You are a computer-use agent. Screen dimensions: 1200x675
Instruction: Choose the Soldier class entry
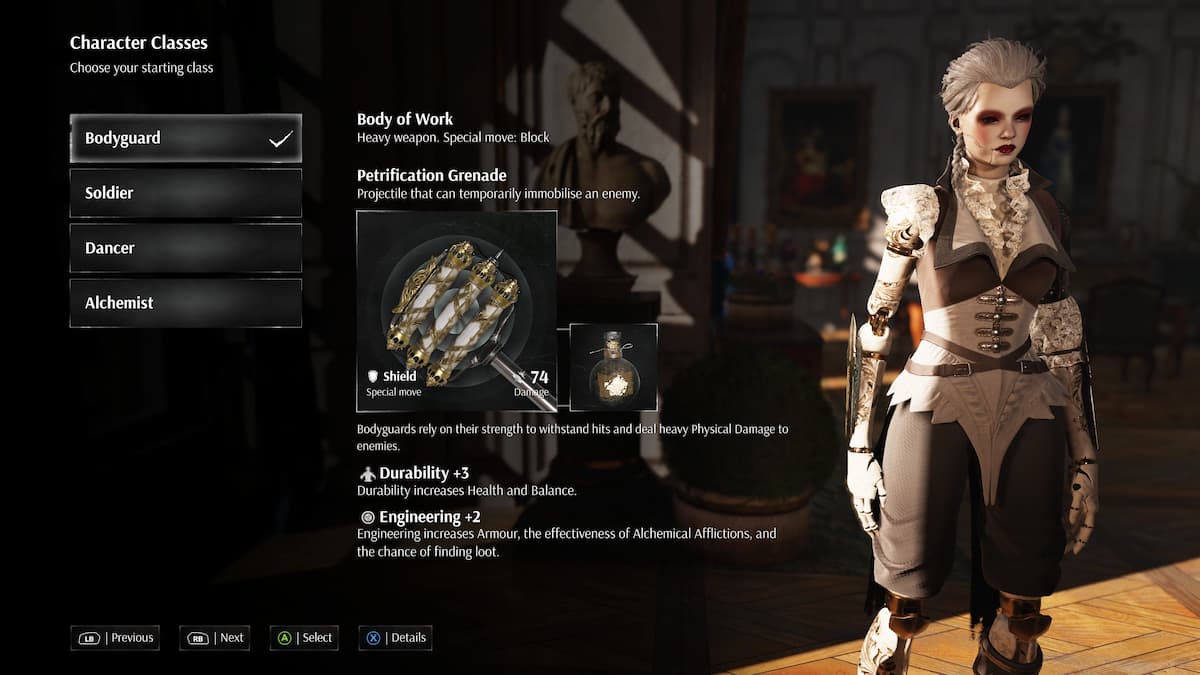pyautogui.click(x=185, y=193)
